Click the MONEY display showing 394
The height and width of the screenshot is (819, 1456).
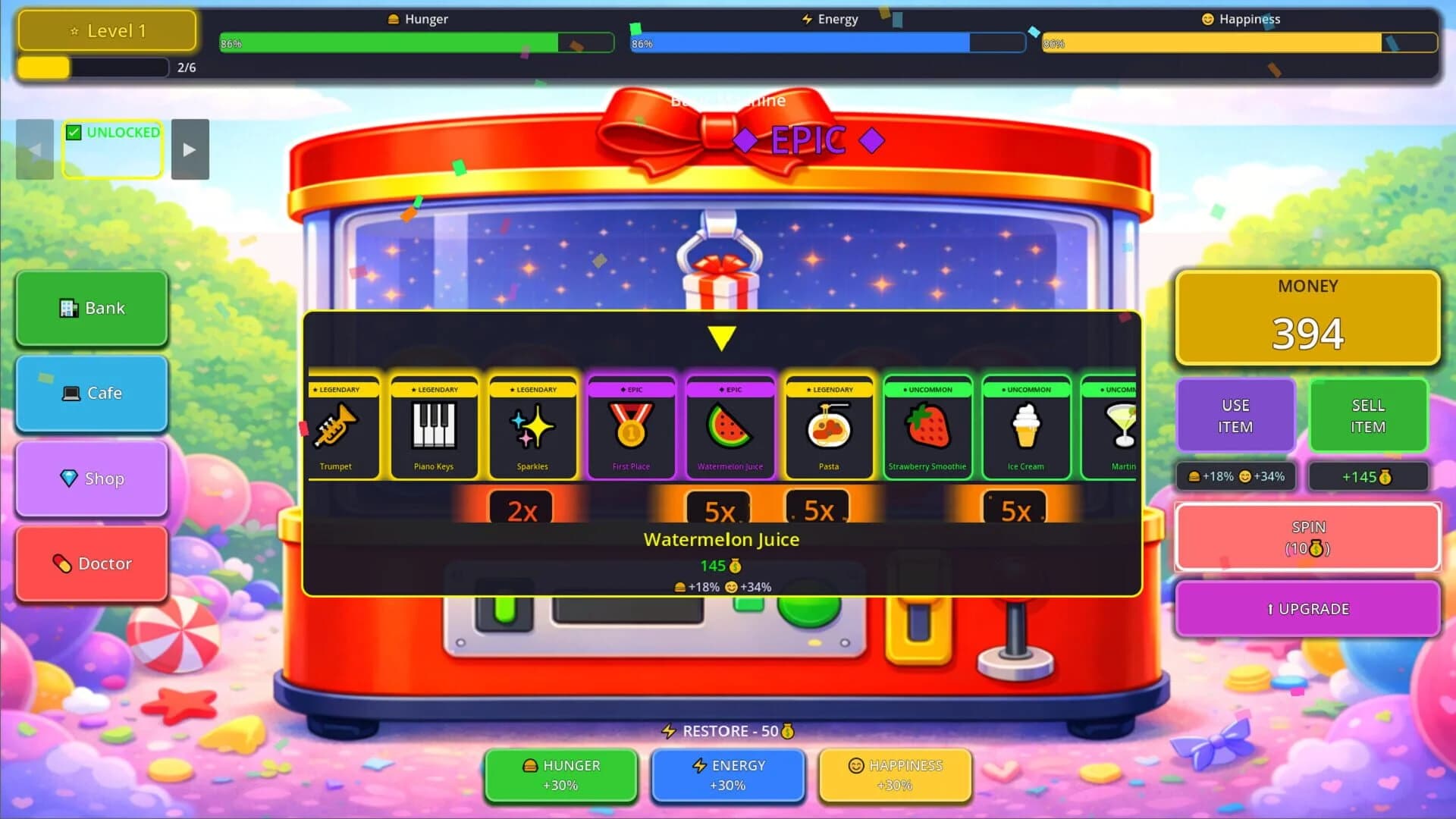(1307, 318)
